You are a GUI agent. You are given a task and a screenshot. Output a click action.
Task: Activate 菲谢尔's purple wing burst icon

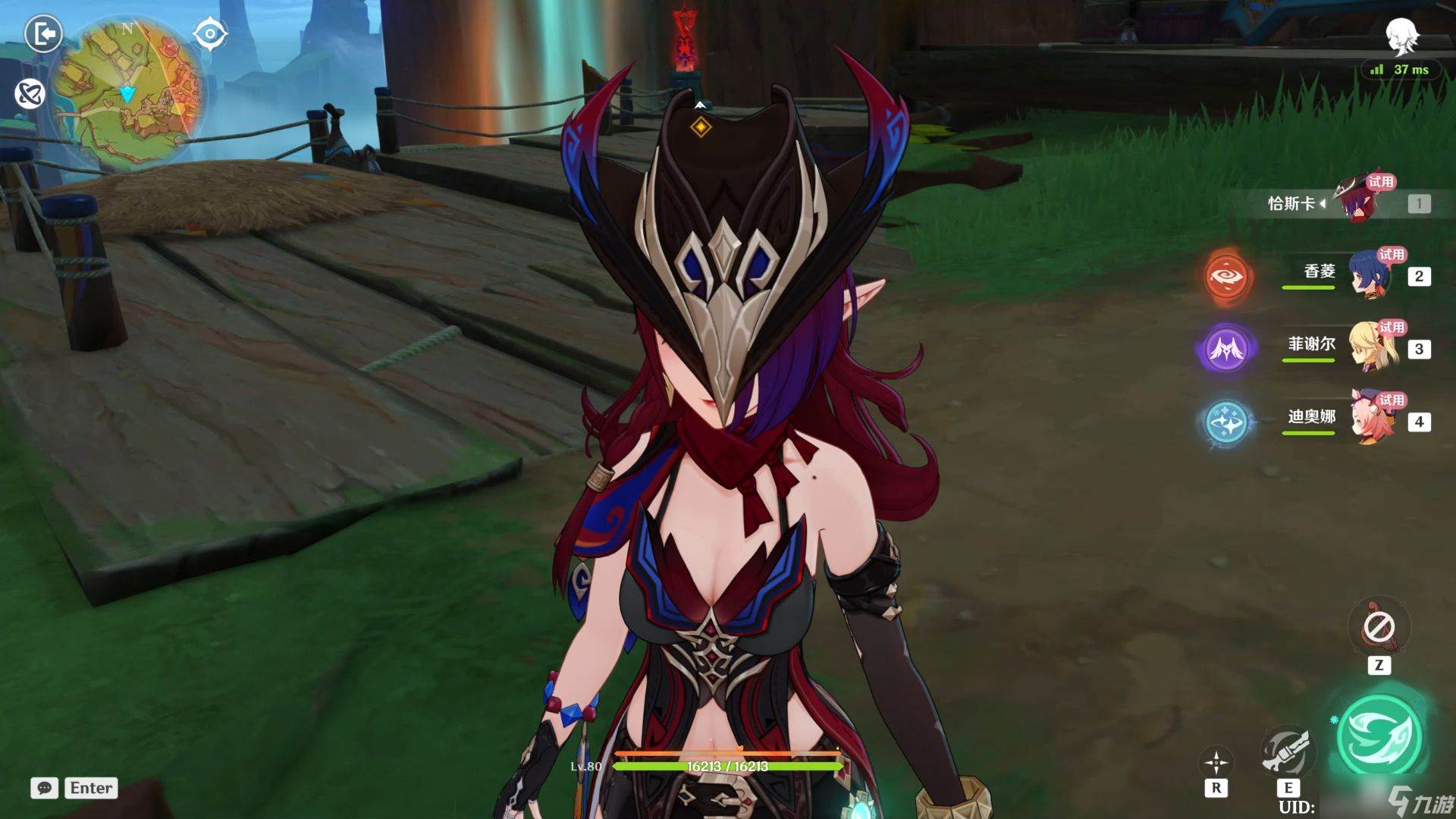pos(1226,349)
